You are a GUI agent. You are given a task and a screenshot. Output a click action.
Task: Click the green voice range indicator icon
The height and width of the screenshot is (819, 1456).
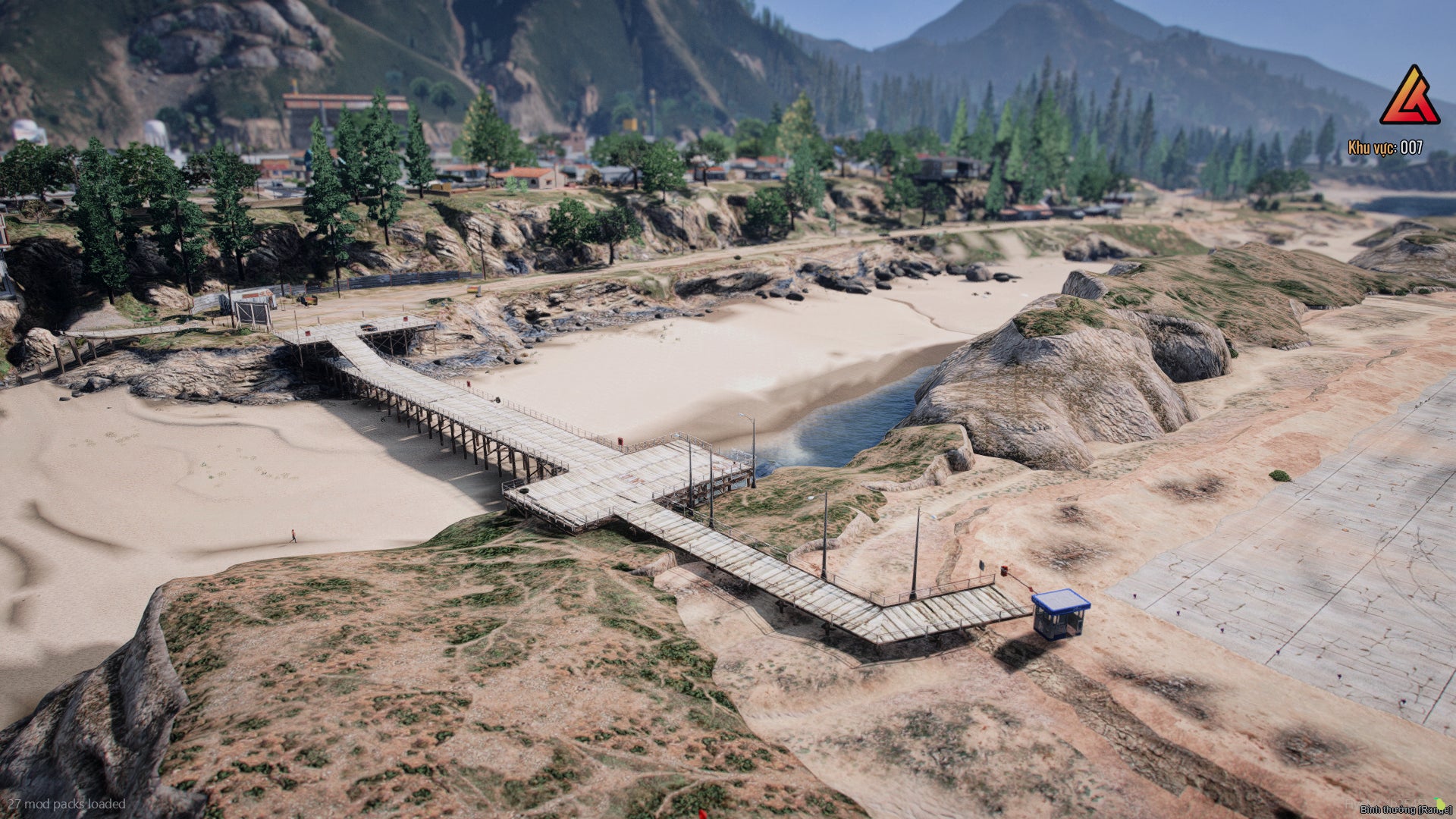point(1440,804)
